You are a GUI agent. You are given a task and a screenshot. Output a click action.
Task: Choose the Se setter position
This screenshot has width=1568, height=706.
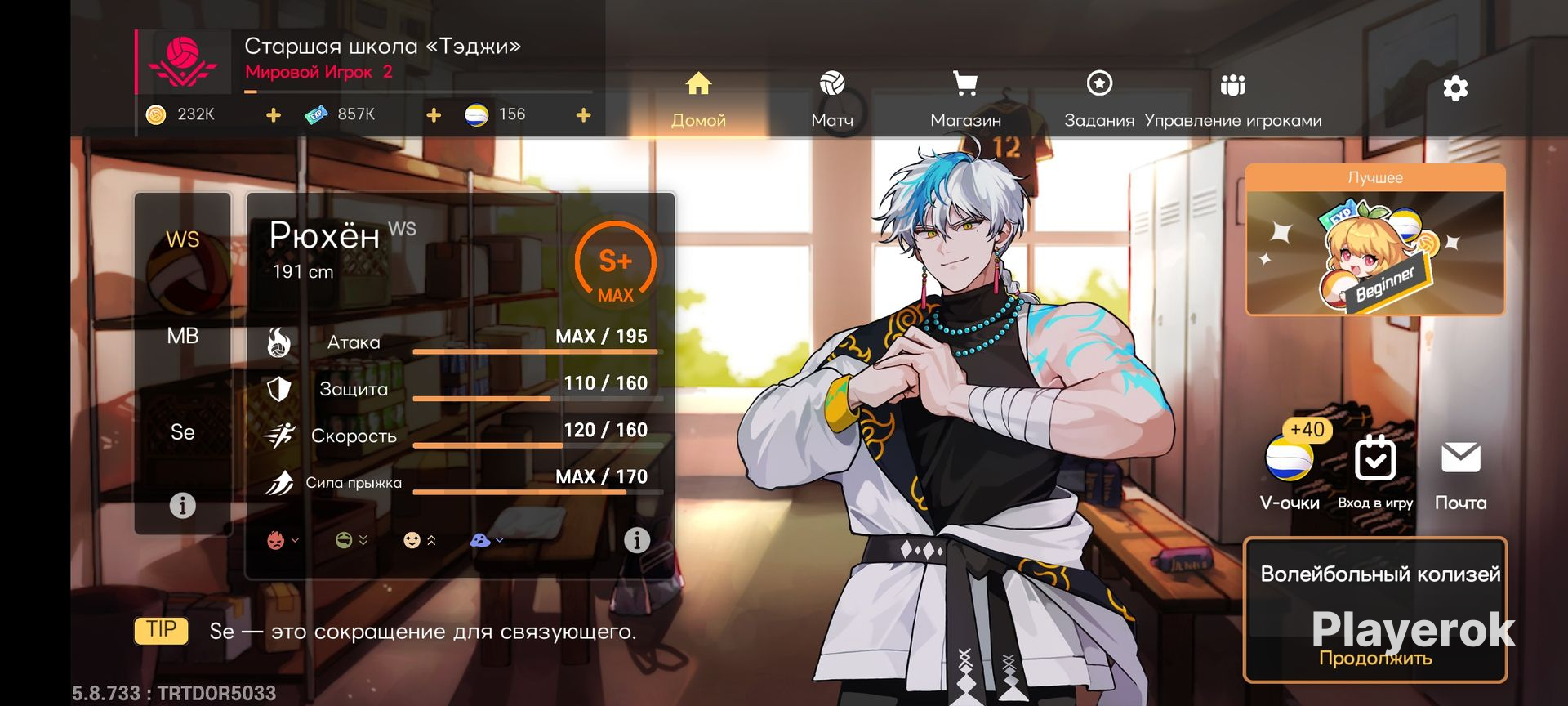(182, 432)
